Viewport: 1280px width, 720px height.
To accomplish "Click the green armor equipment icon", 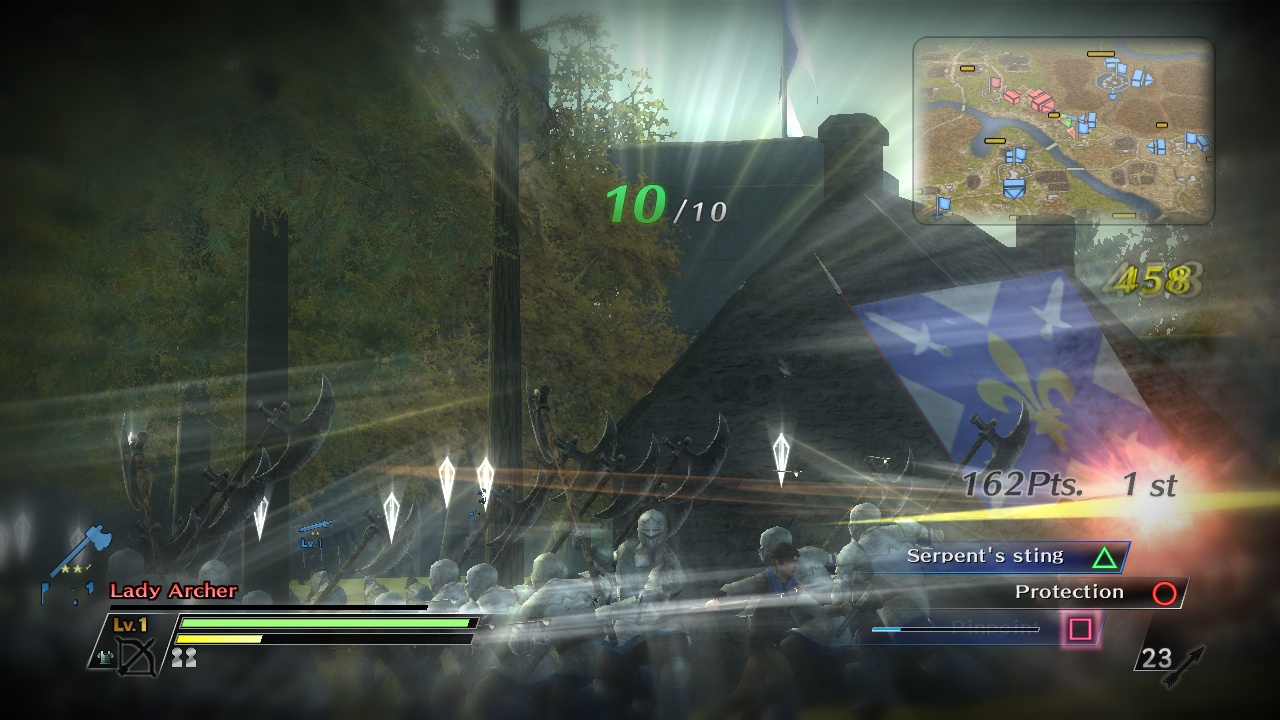I will pos(105,658).
